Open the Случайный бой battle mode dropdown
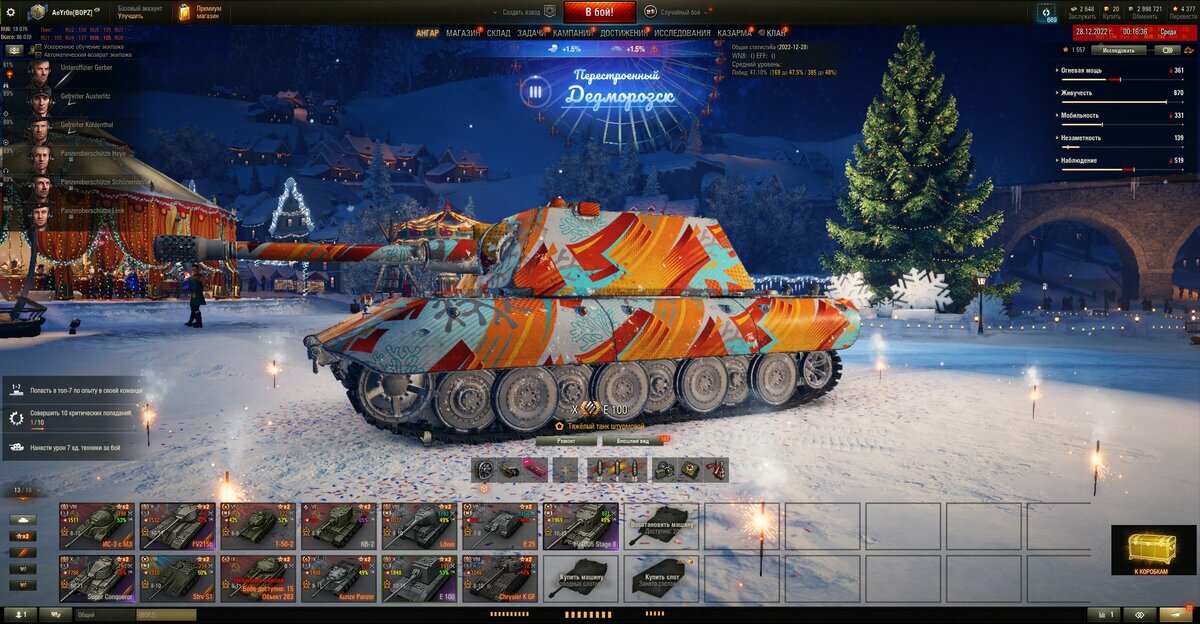 [x=680, y=12]
